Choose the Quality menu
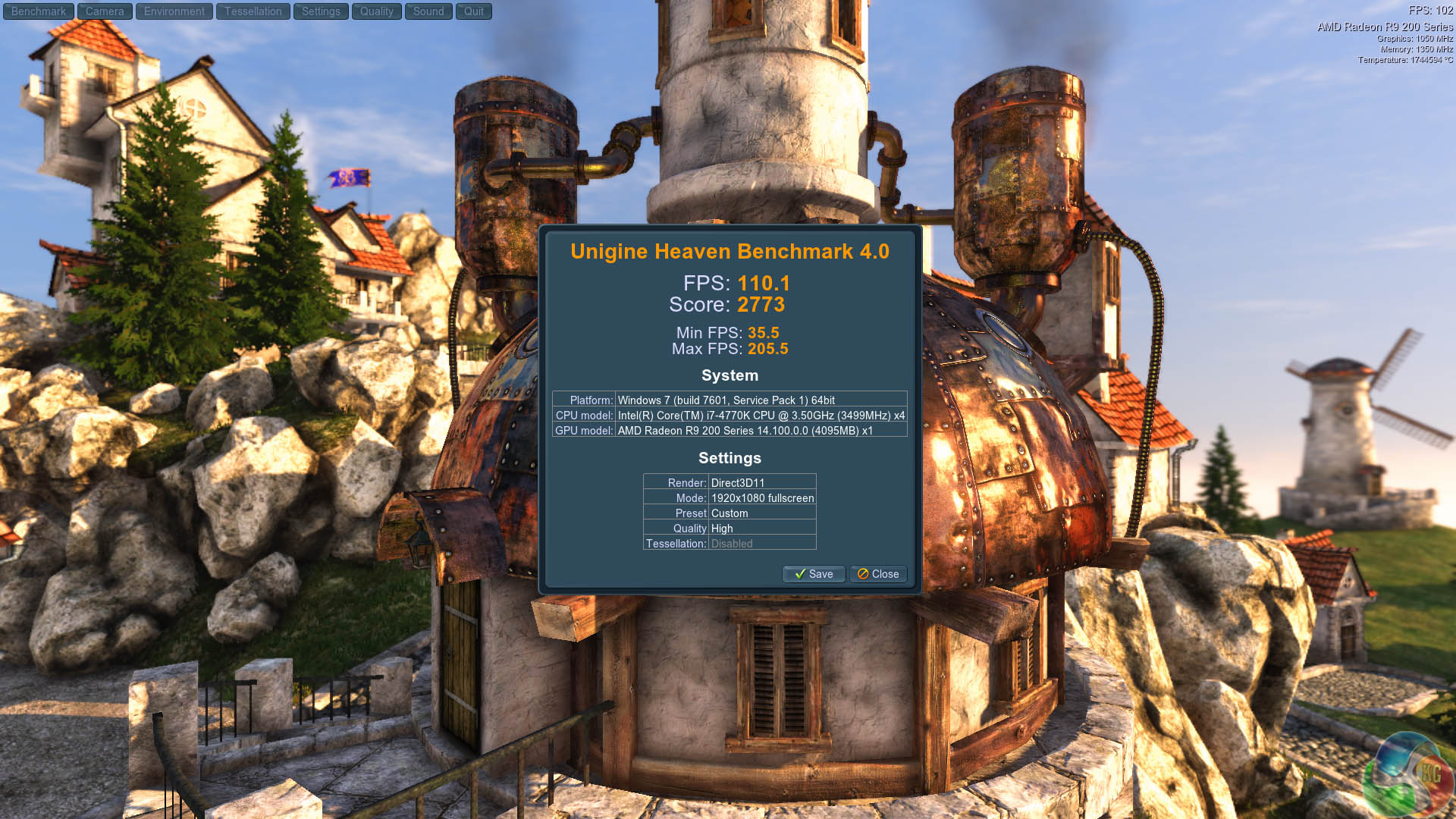The height and width of the screenshot is (819, 1456). tap(376, 11)
